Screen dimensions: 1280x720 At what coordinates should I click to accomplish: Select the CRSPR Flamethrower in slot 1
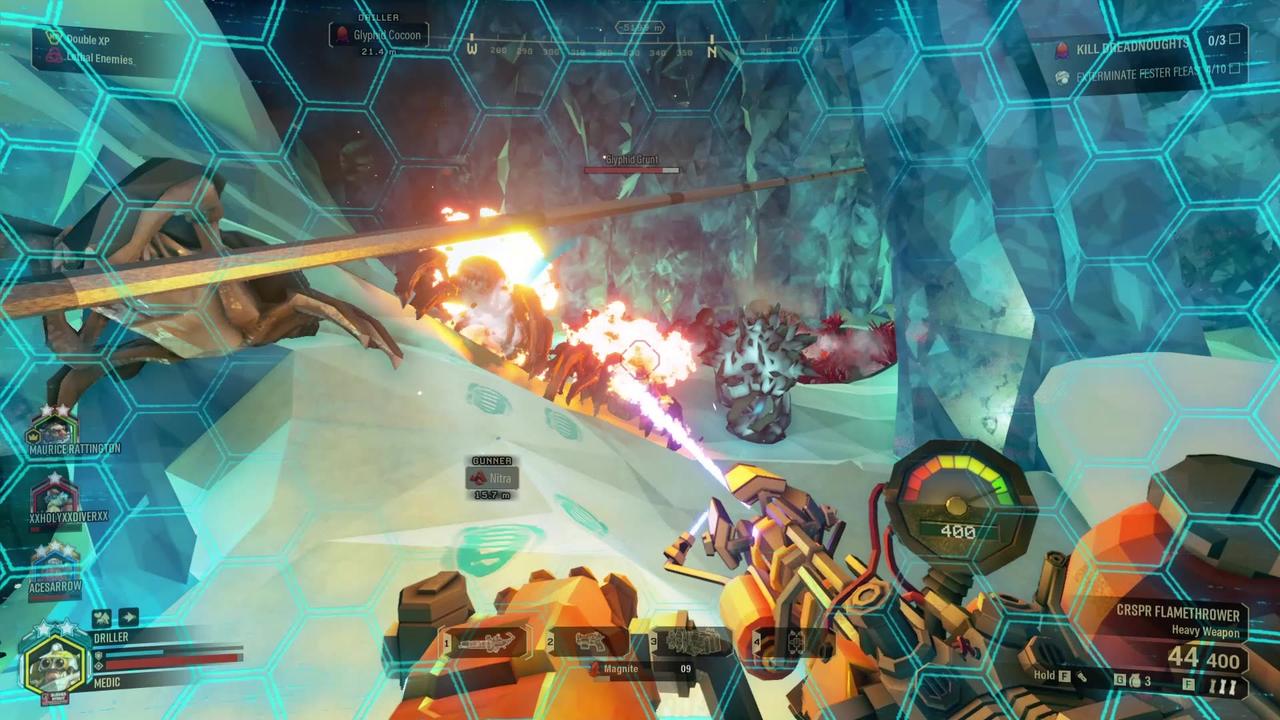(x=489, y=643)
